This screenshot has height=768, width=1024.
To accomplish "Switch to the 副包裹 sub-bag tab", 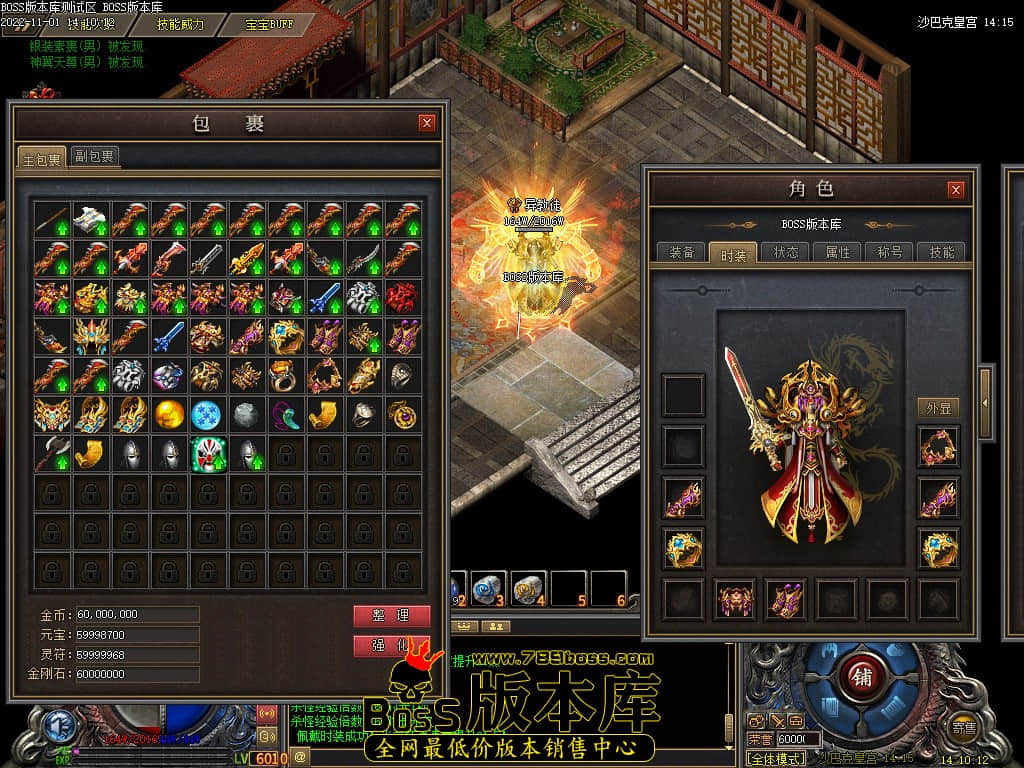I will (94, 156).
